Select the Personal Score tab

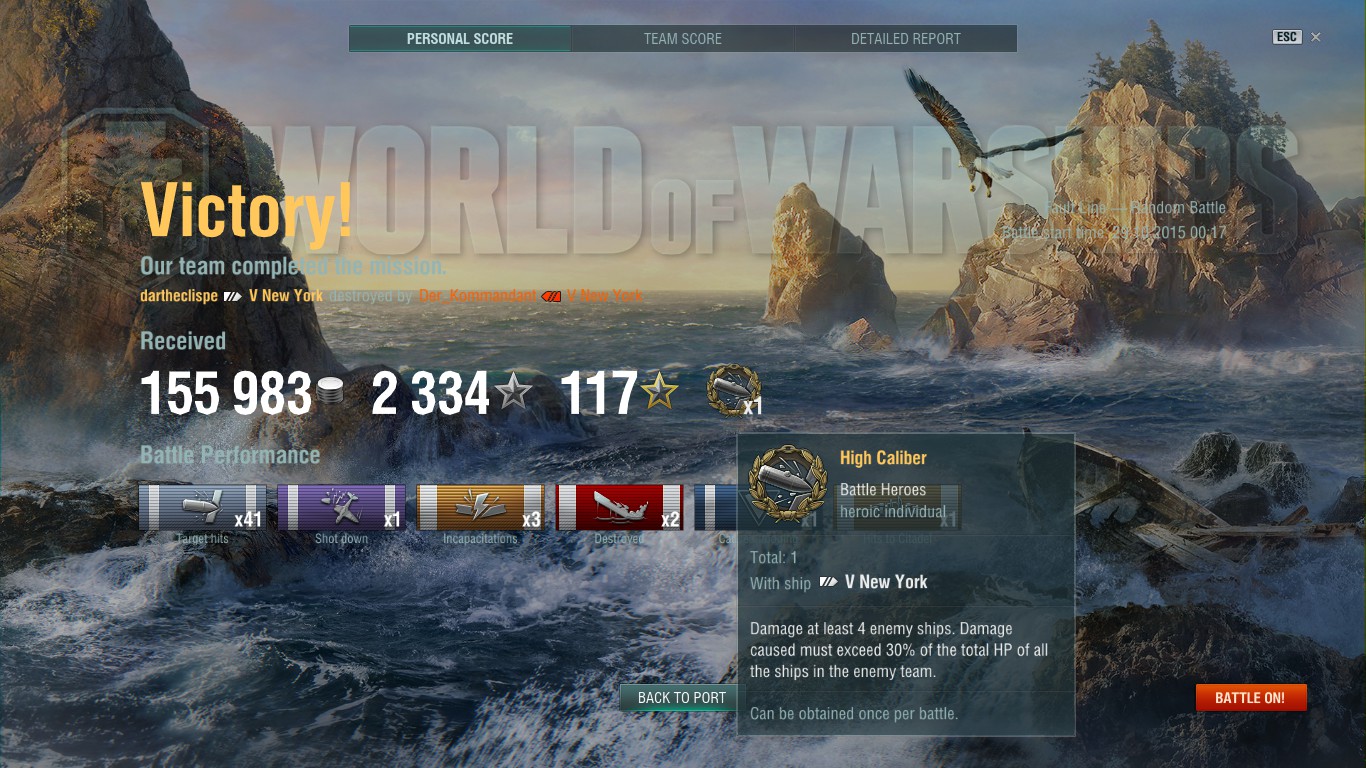point(459,39)
